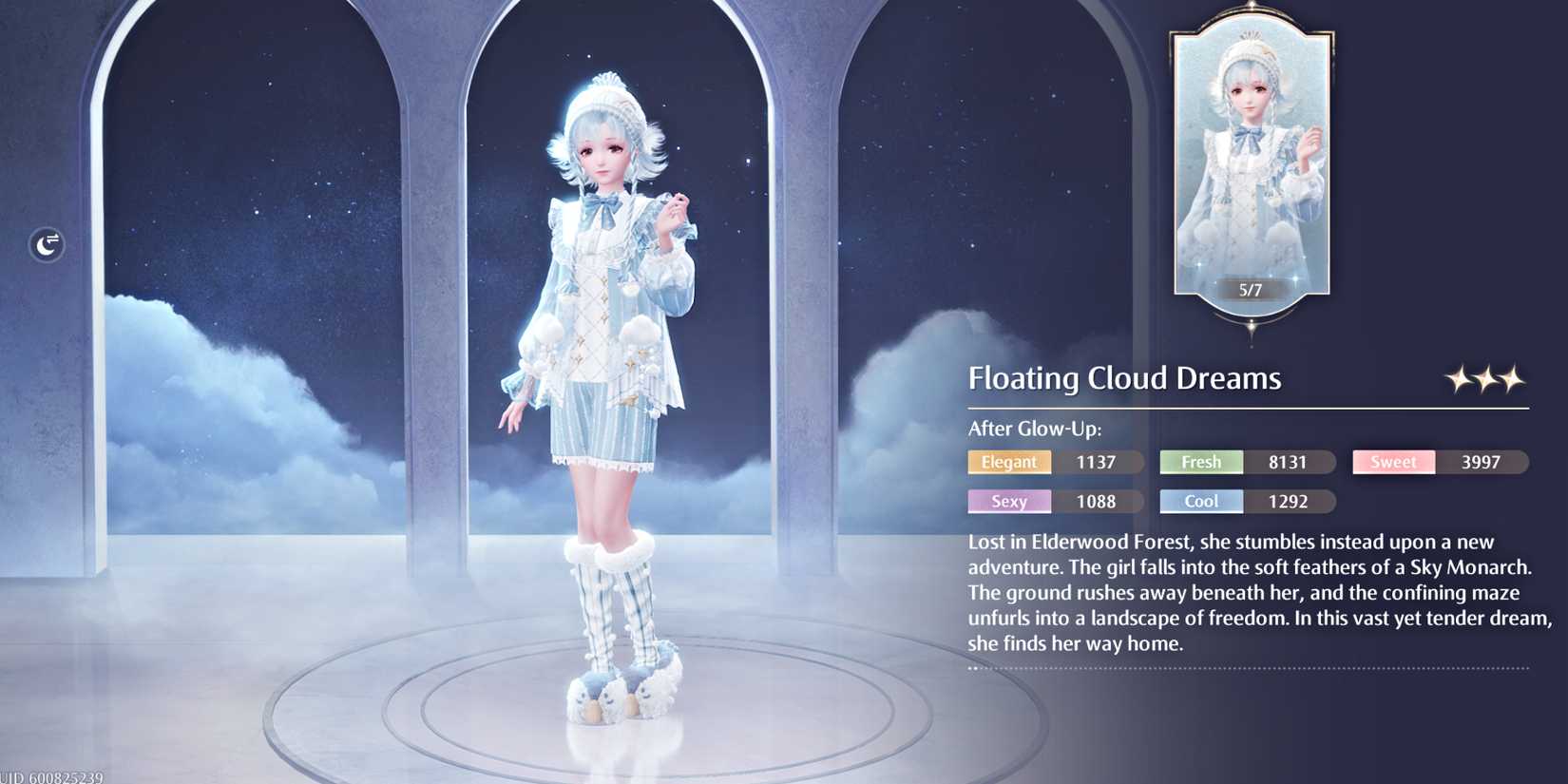This screenshot has width=1568, height=784.
Task: Click the 'Floating Cloud Dreams' outfit title
Action: click(1124, 378)
